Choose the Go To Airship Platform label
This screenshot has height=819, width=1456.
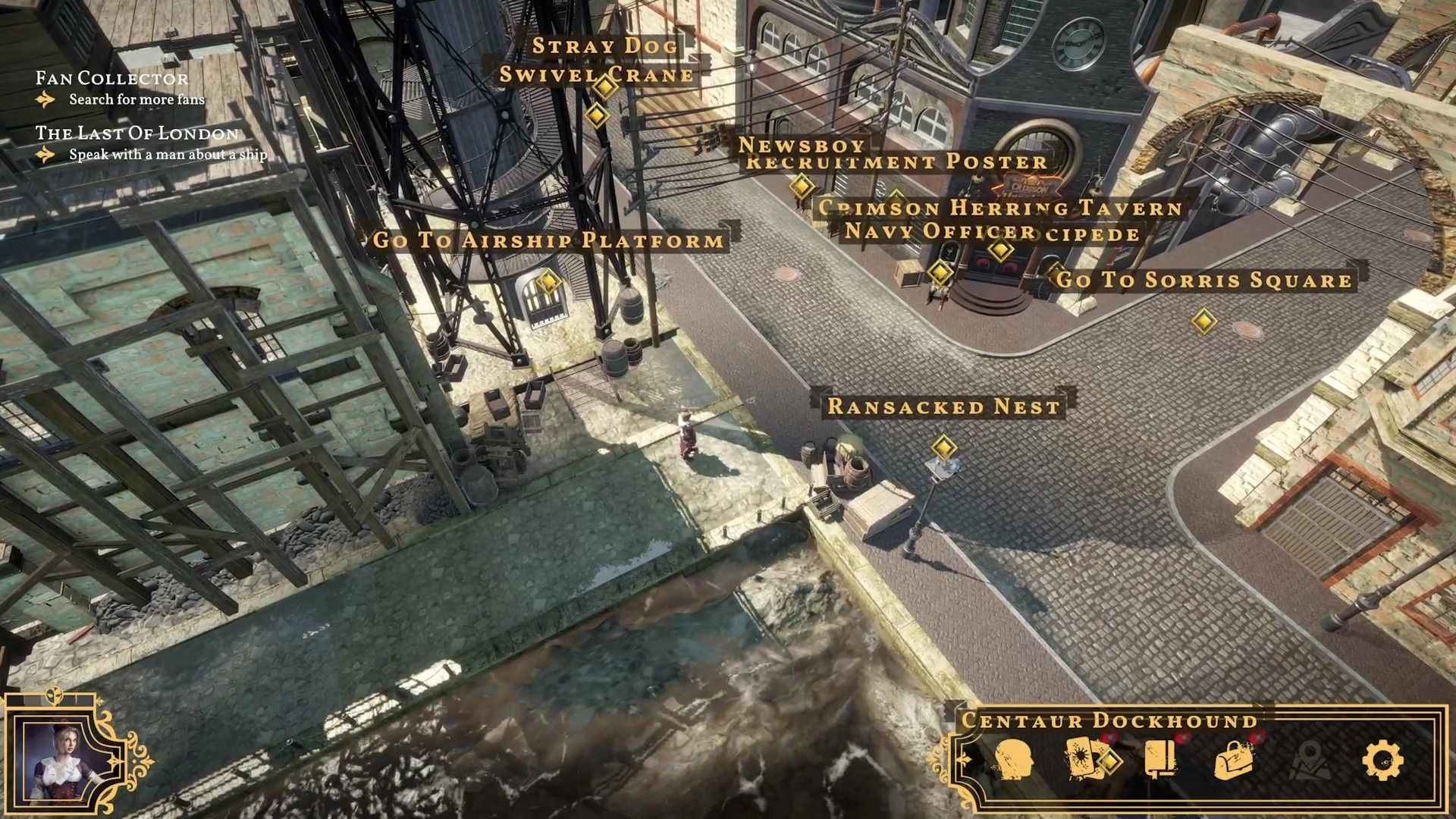[548, 240]
